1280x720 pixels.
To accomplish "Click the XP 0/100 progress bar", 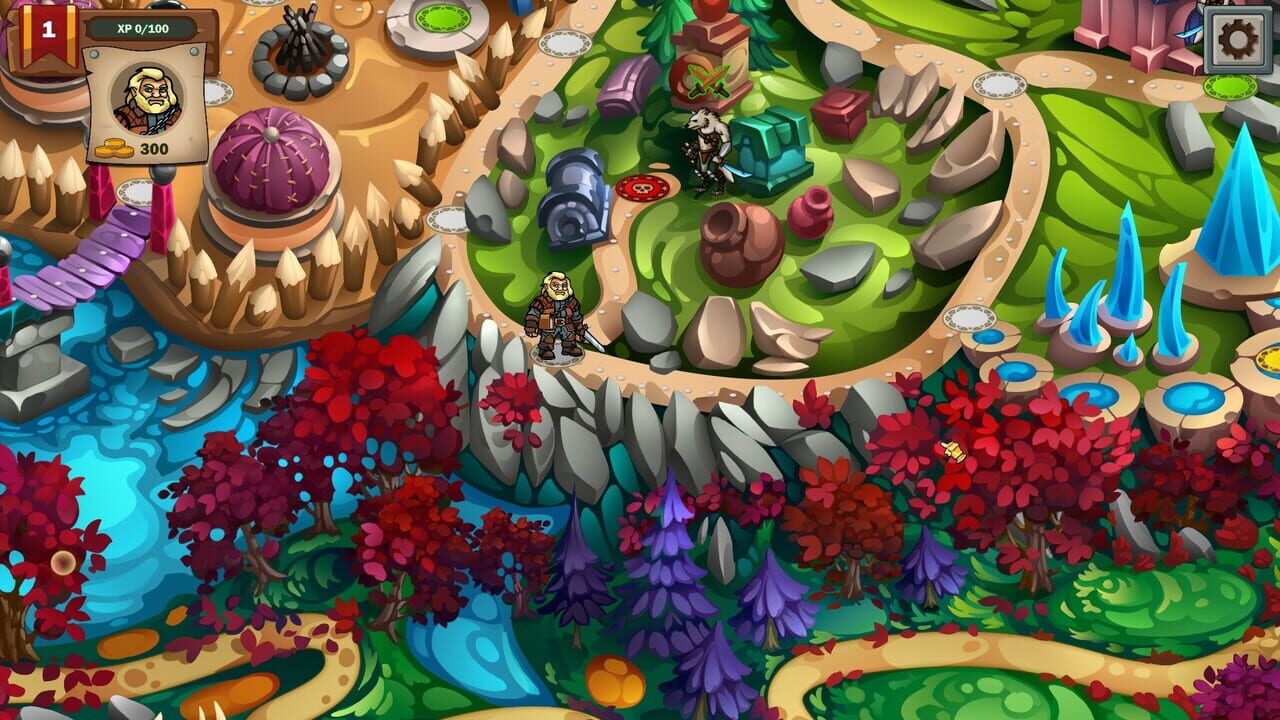I will point(140,28).
